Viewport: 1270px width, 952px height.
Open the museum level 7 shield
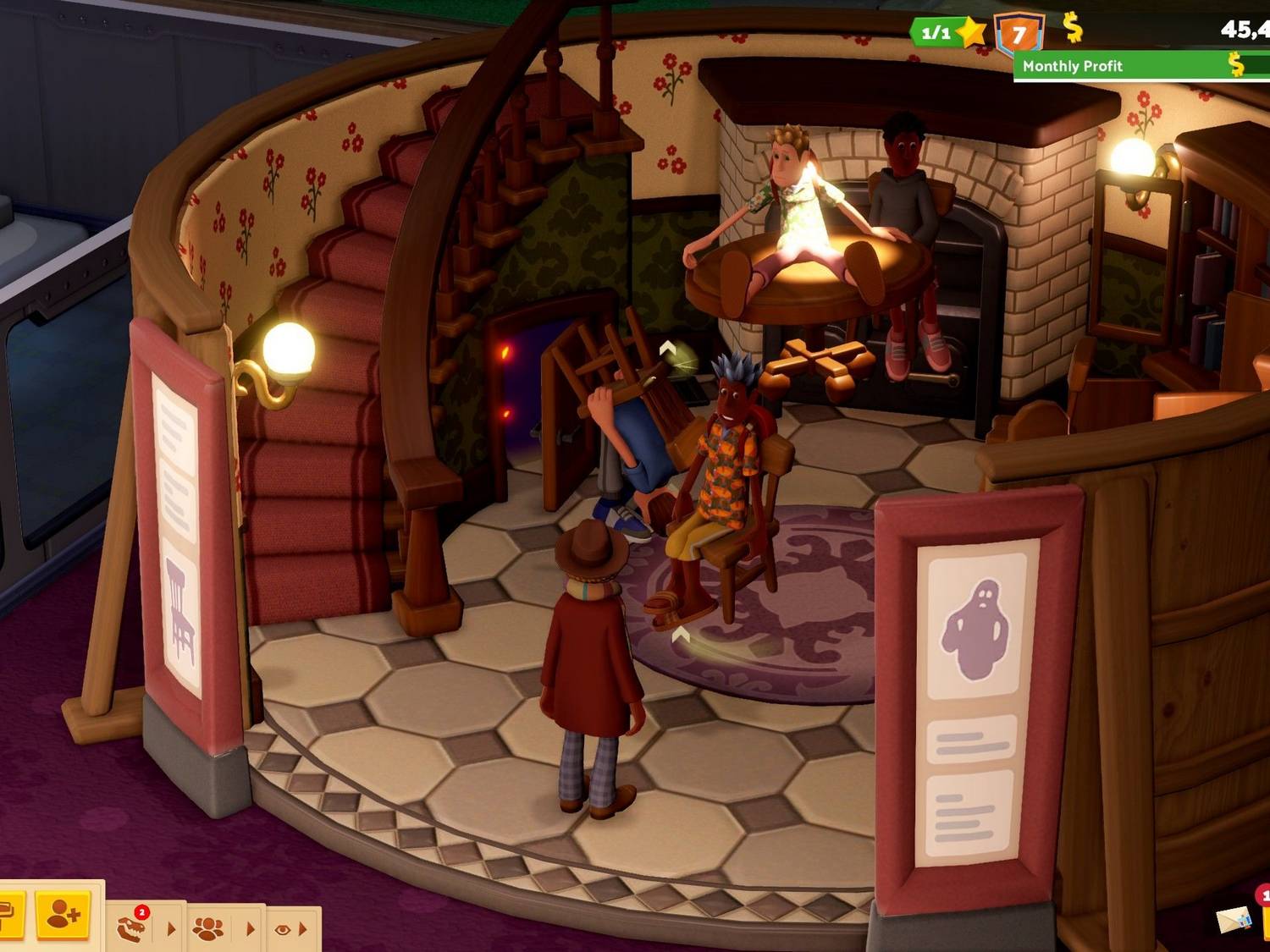1019,34
